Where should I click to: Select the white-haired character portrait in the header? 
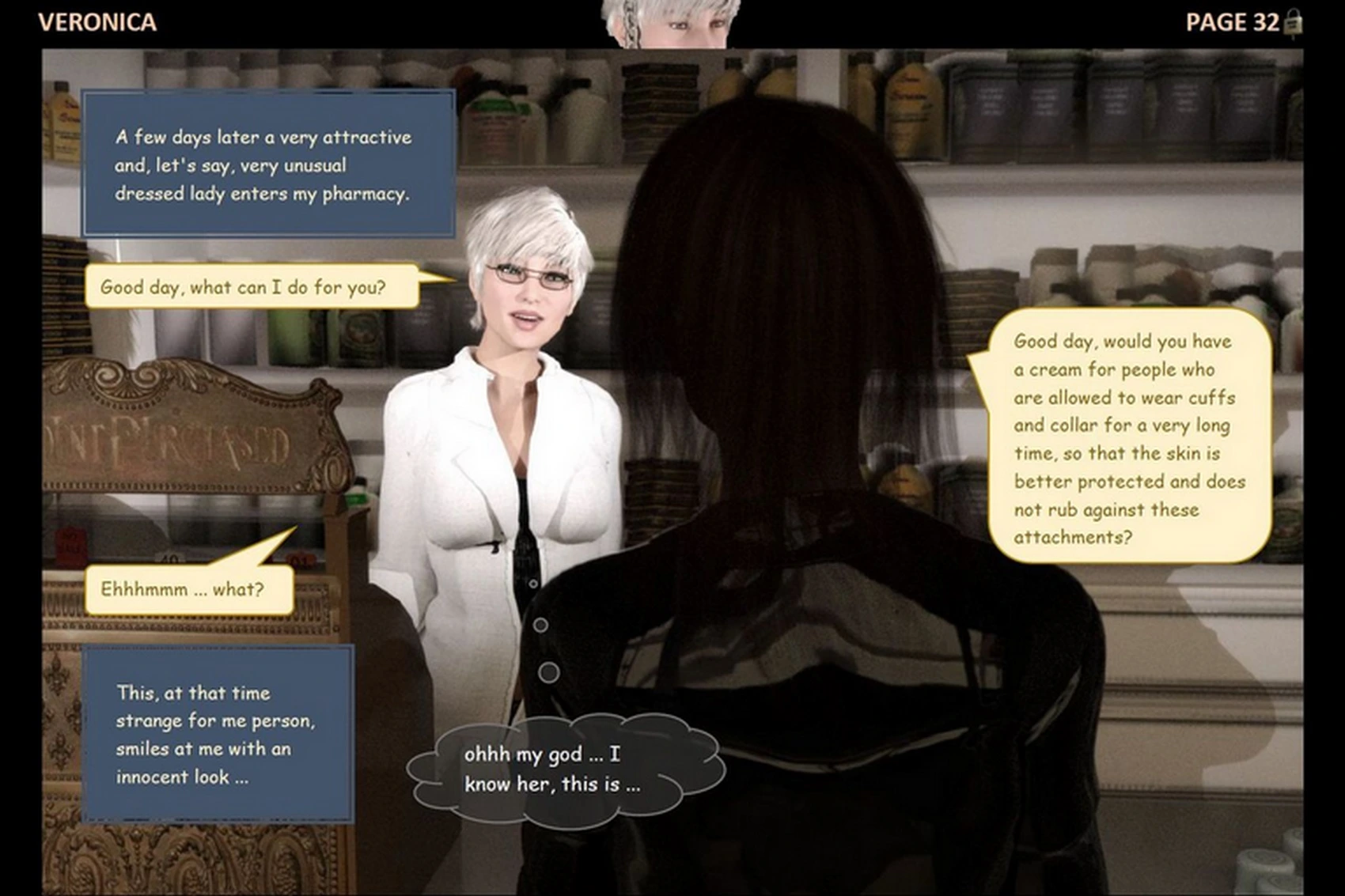pyautogui.click(x=670, y=22)
